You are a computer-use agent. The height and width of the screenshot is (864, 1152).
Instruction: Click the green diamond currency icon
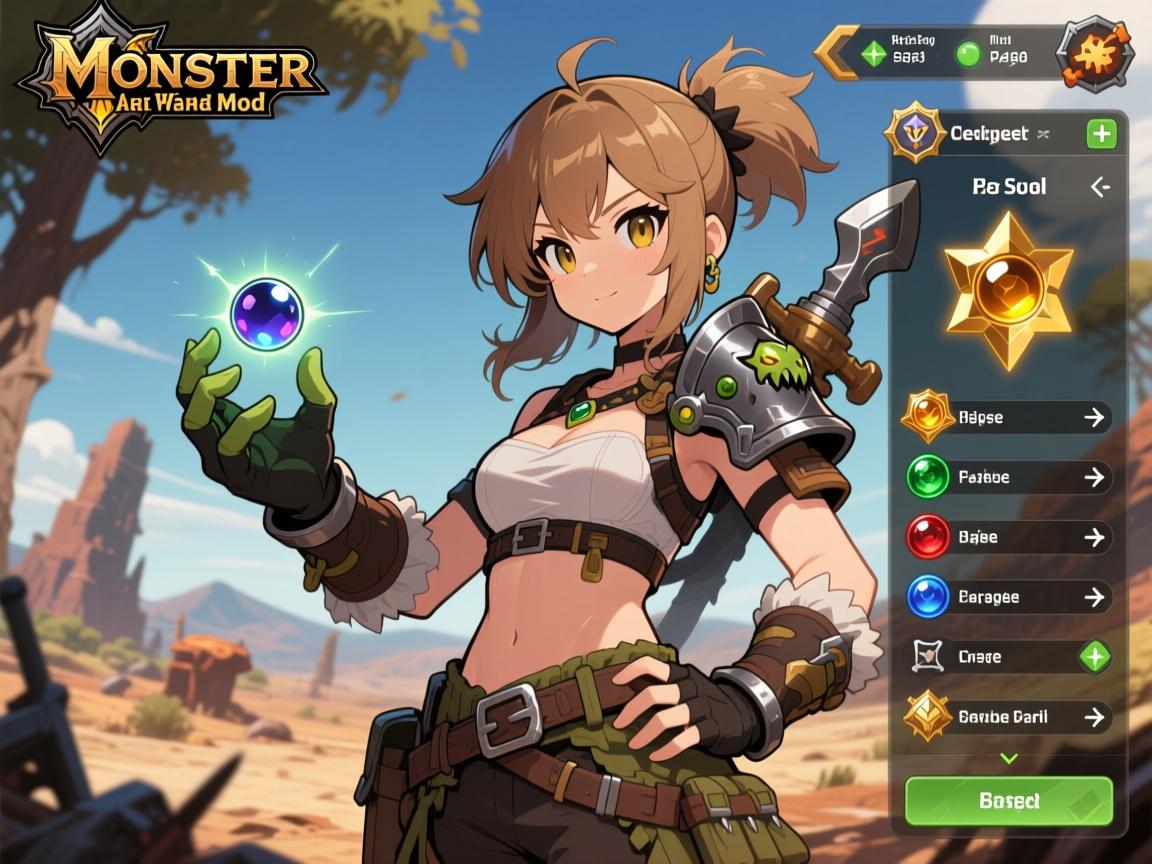click(874, 53)
